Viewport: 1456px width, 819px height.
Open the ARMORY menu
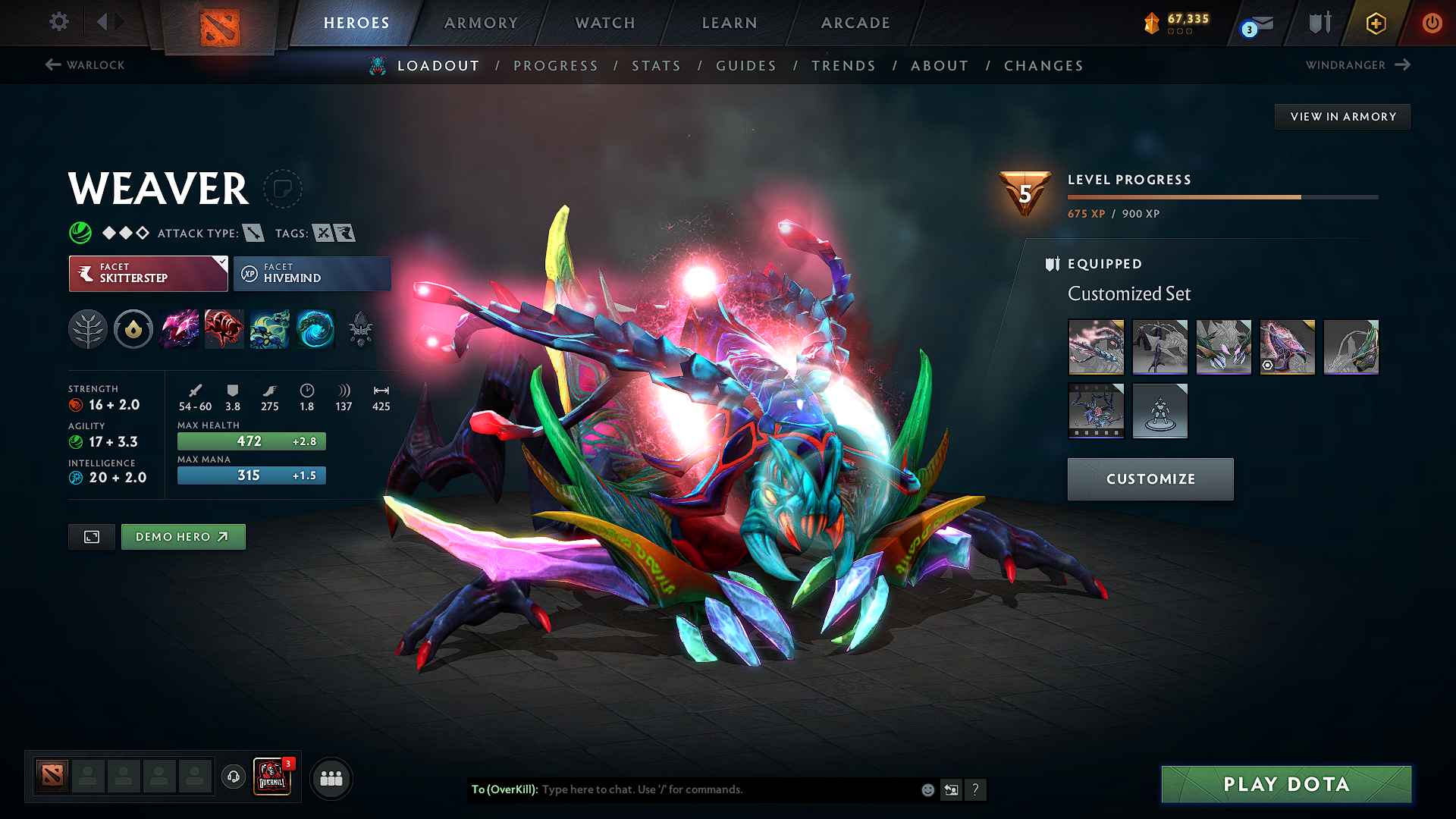[481, 23]
